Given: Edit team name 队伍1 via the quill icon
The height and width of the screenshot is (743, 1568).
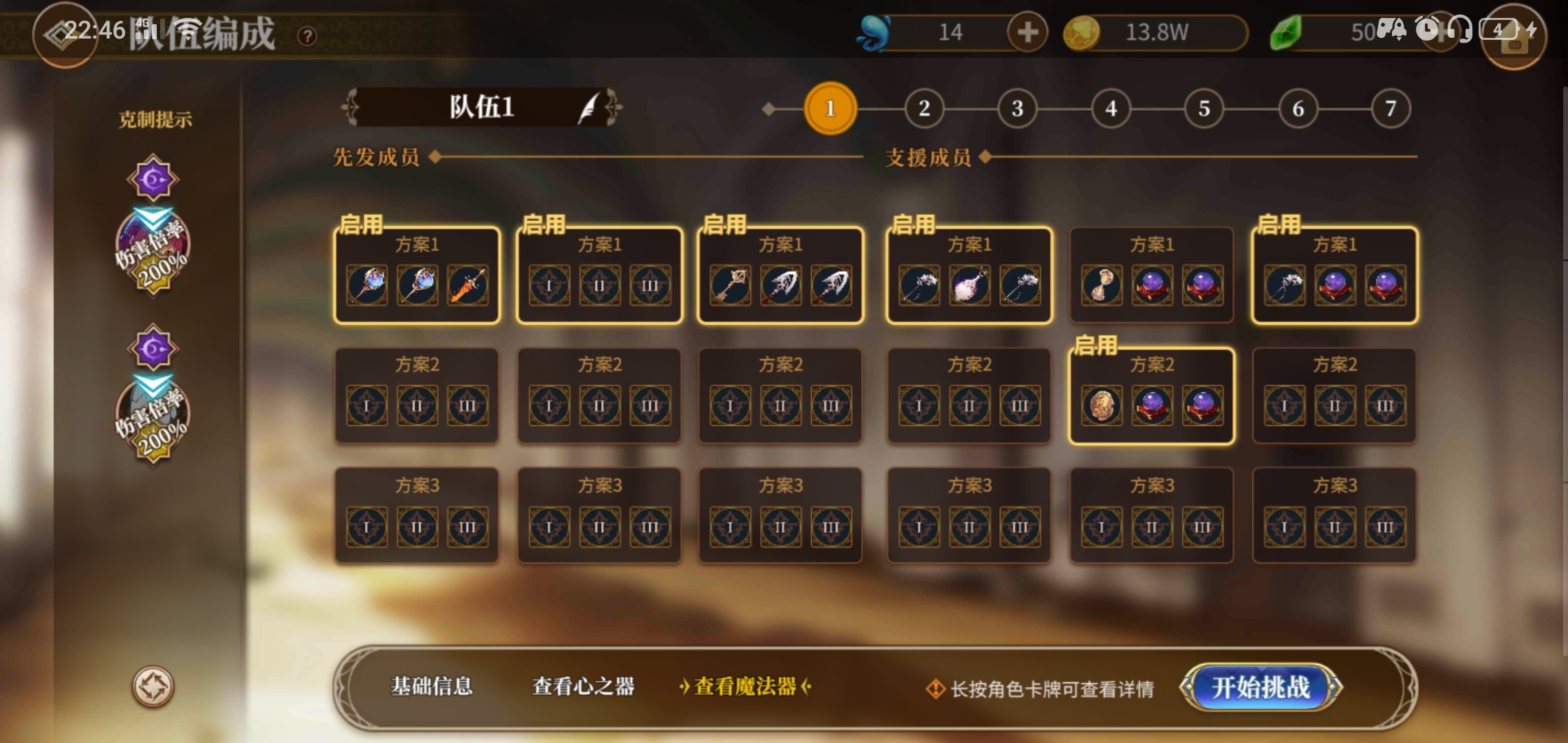Looking at the screenshot, I should click(590, 108).
